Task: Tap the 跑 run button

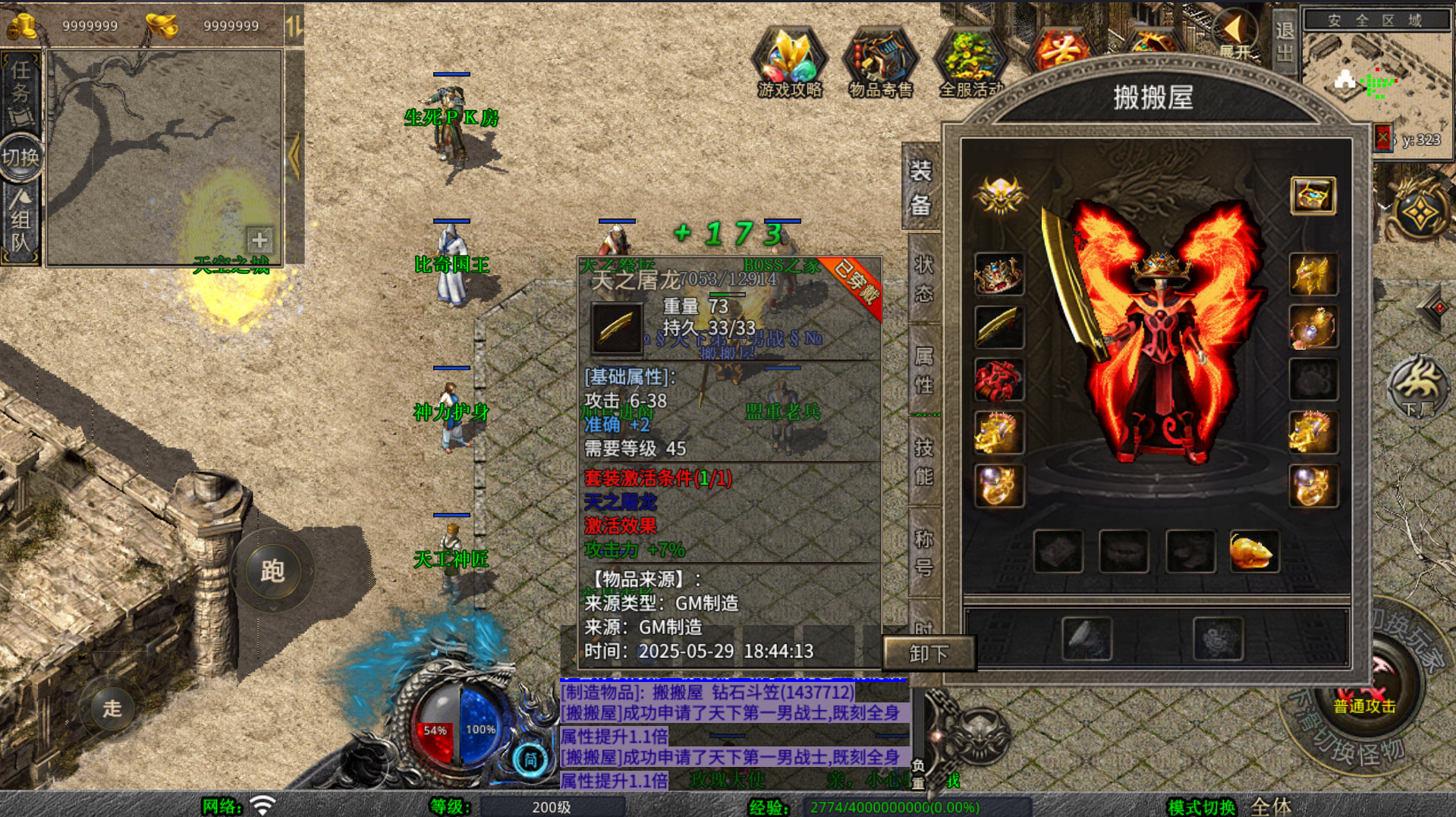Action: [272, 570]
